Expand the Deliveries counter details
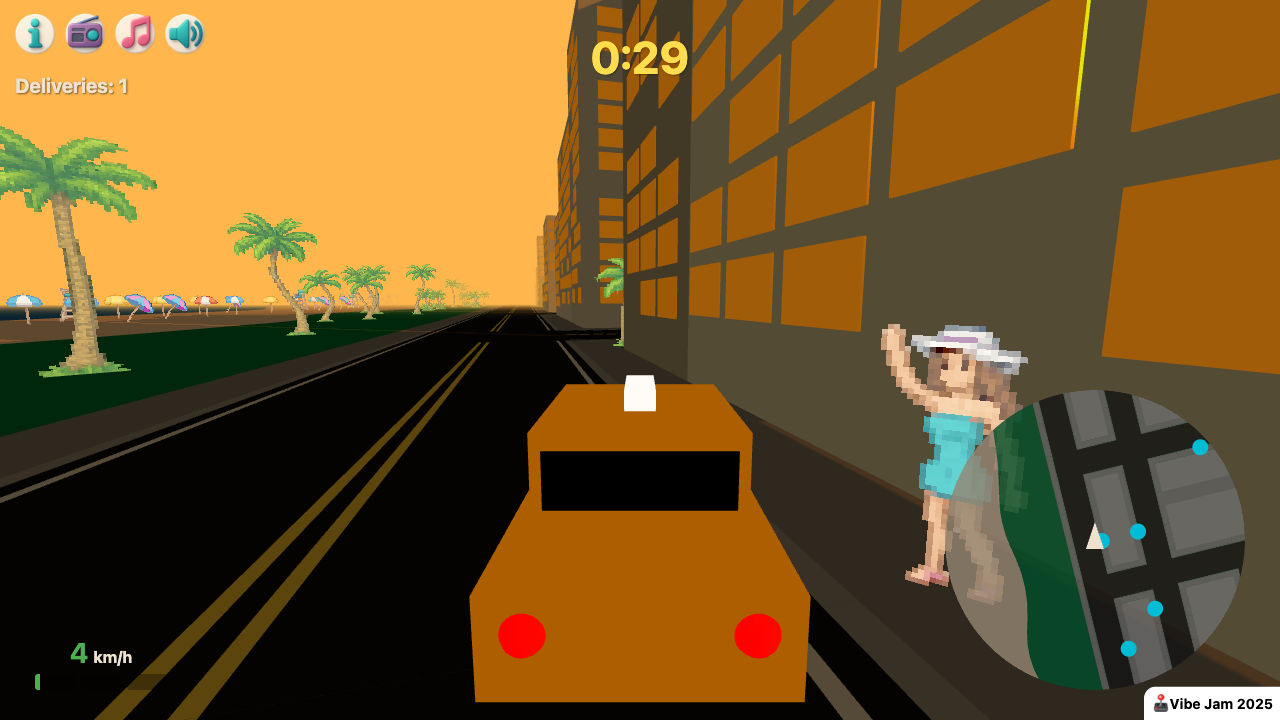The image size is (1280, 720). click(x=71, y=86)
